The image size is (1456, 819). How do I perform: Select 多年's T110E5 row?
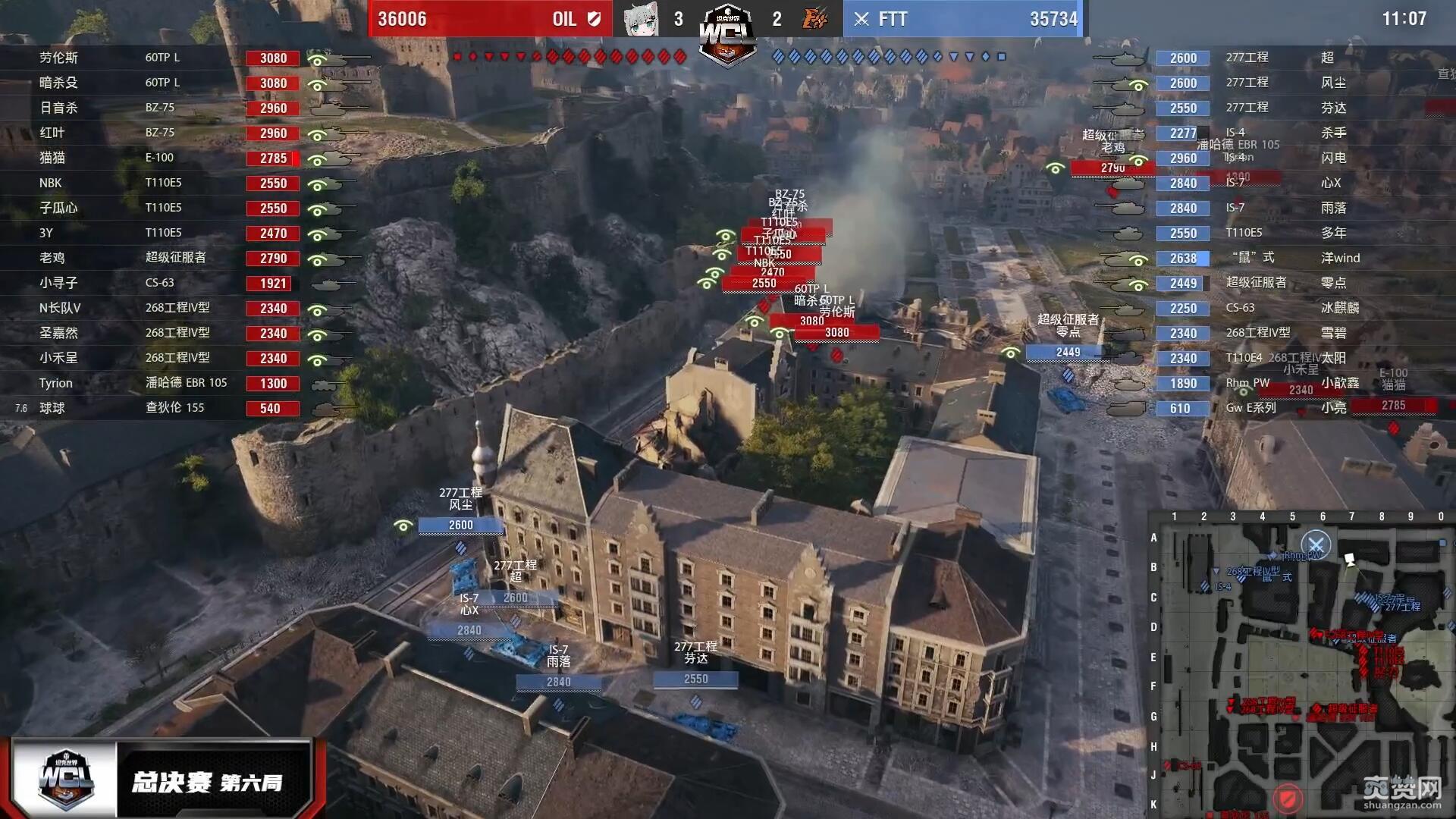(x=1289, y=233)
